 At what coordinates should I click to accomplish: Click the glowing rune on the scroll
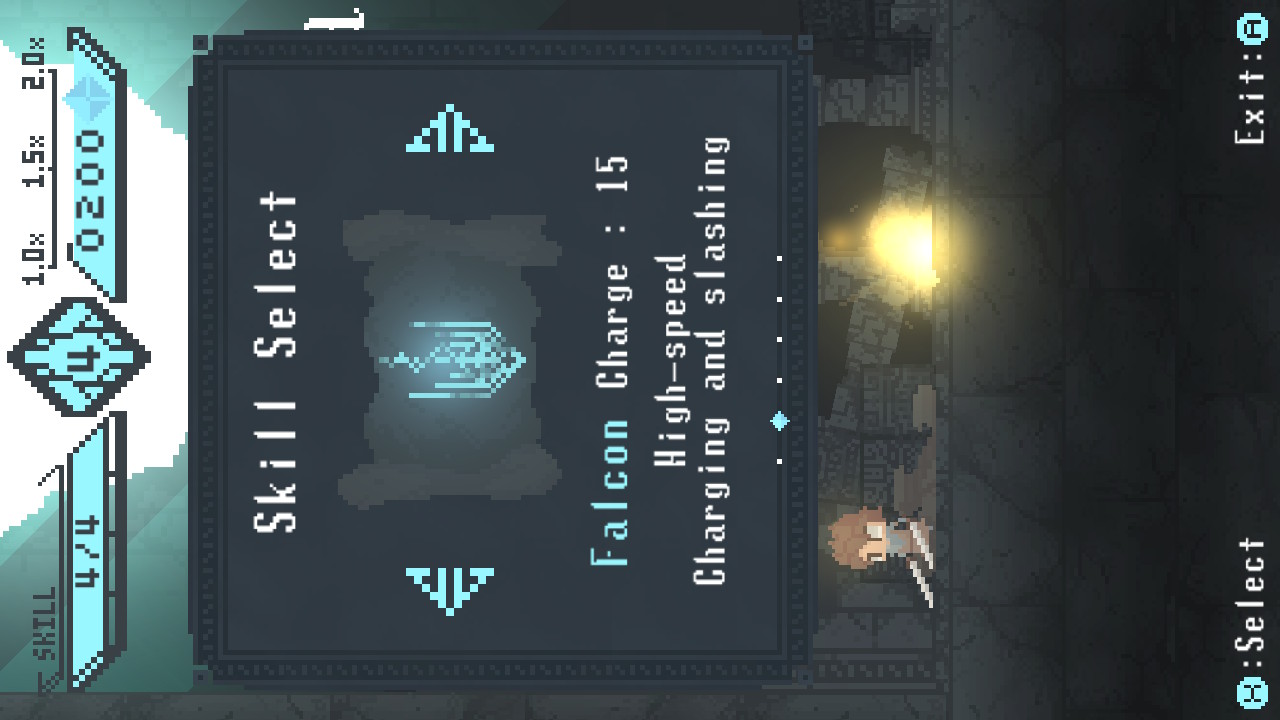click(455, 355)
